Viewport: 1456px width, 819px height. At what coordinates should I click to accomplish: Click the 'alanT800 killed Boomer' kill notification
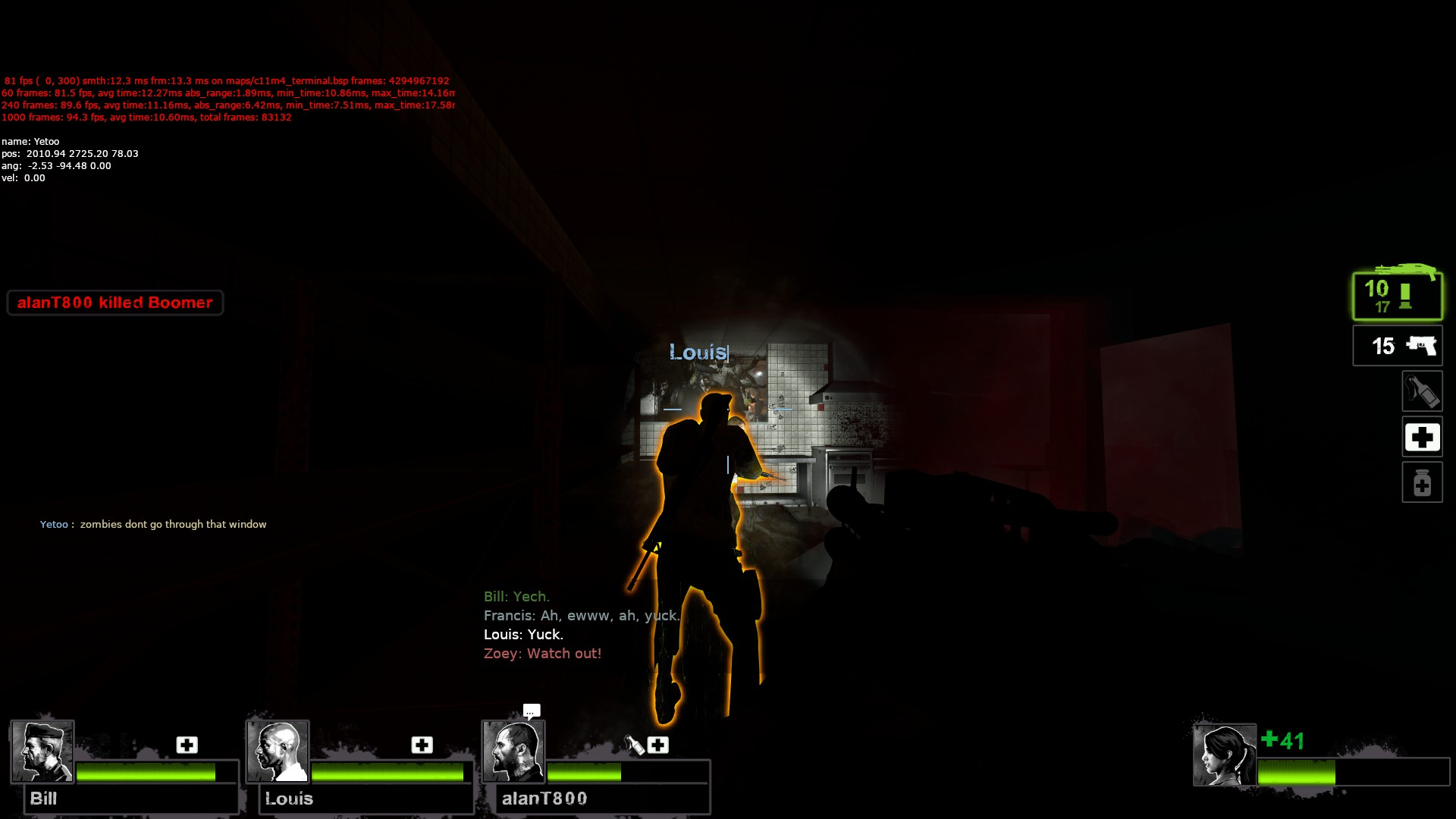click(x=114, y=303)
